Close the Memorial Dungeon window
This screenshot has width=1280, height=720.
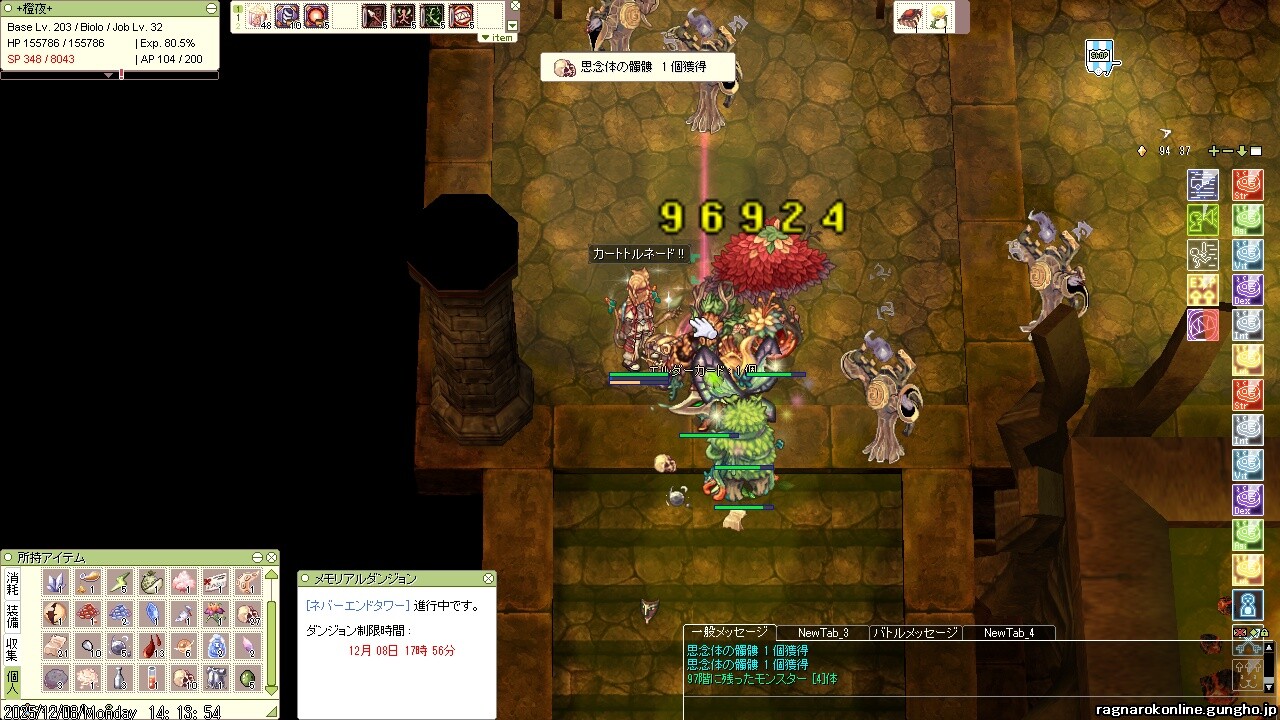(x=488, y=579)
